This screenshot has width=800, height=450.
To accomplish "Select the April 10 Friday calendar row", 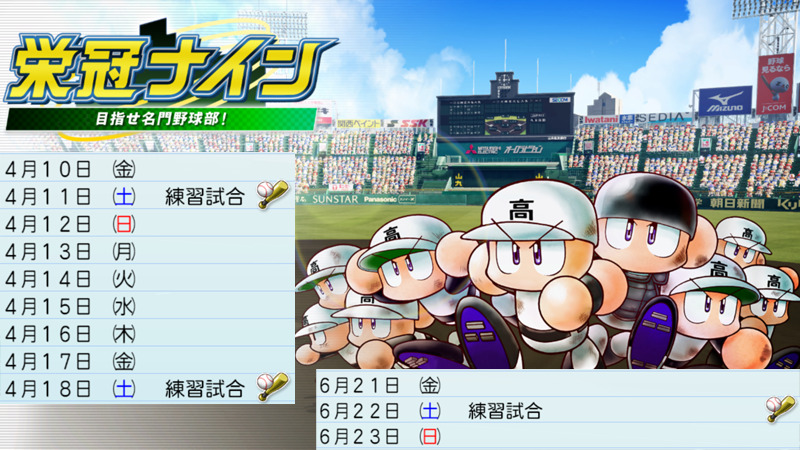I will pos(147,167).
